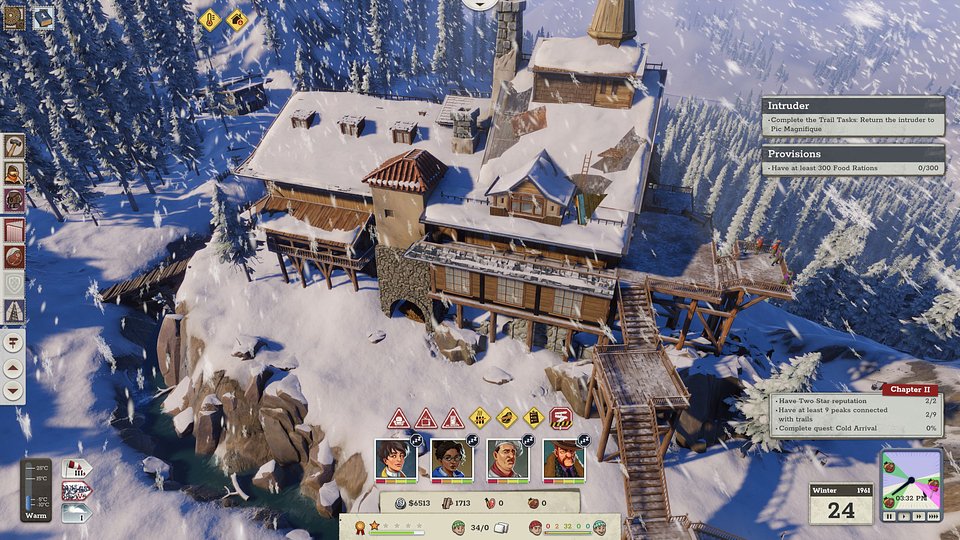The height and width of the screenshot is (540, 960).
Task: Set time to fastest speed
Action: 933,517
